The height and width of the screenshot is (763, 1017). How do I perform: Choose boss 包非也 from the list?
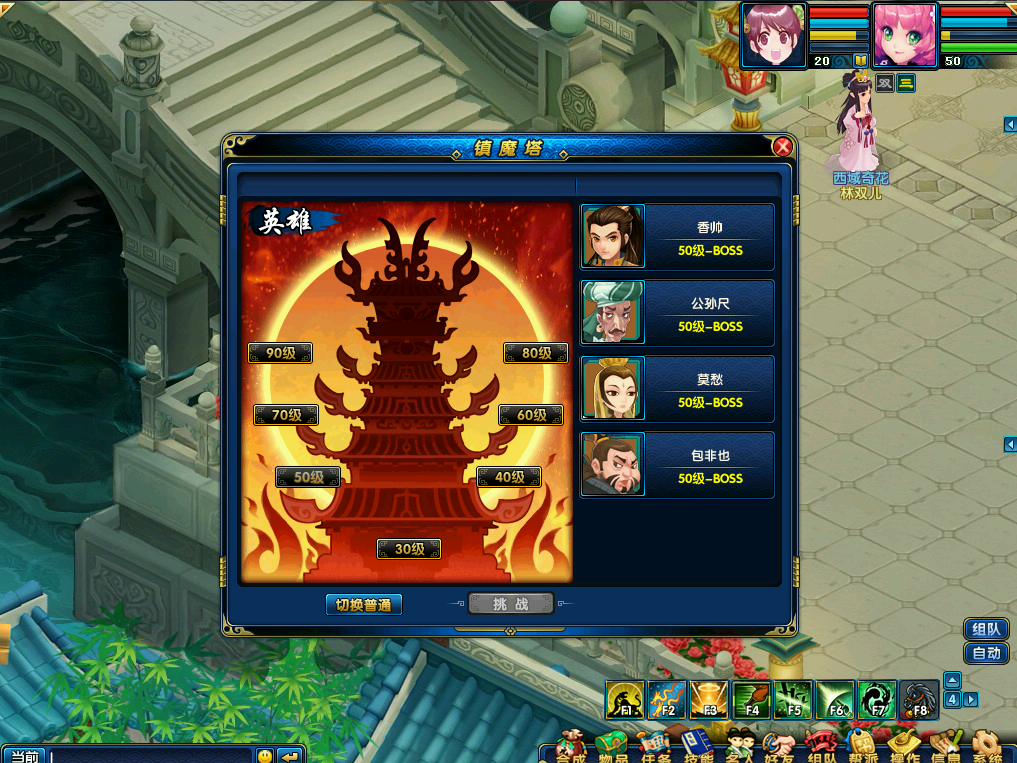click(677, 465)
